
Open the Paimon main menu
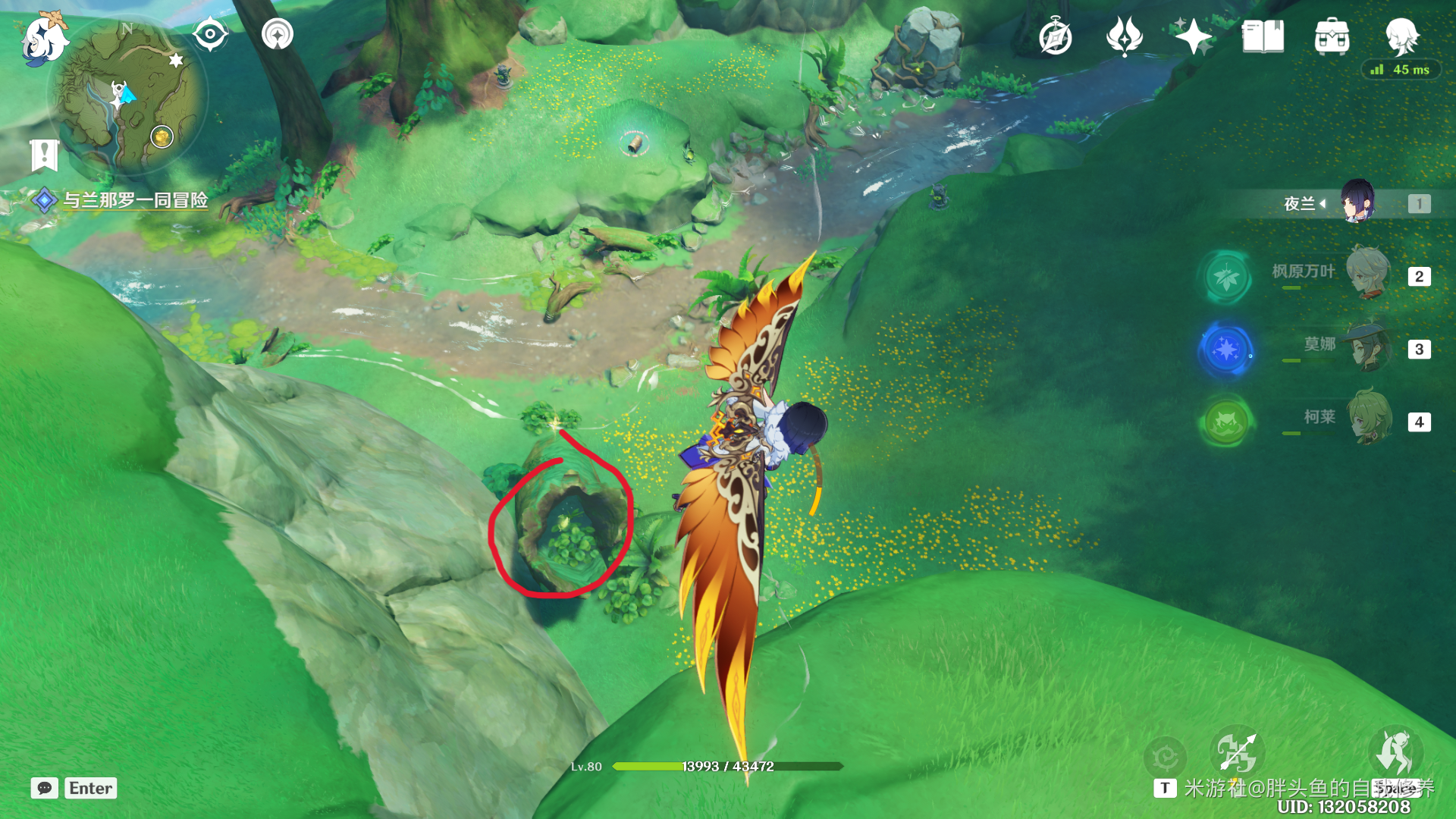point(44,38)
